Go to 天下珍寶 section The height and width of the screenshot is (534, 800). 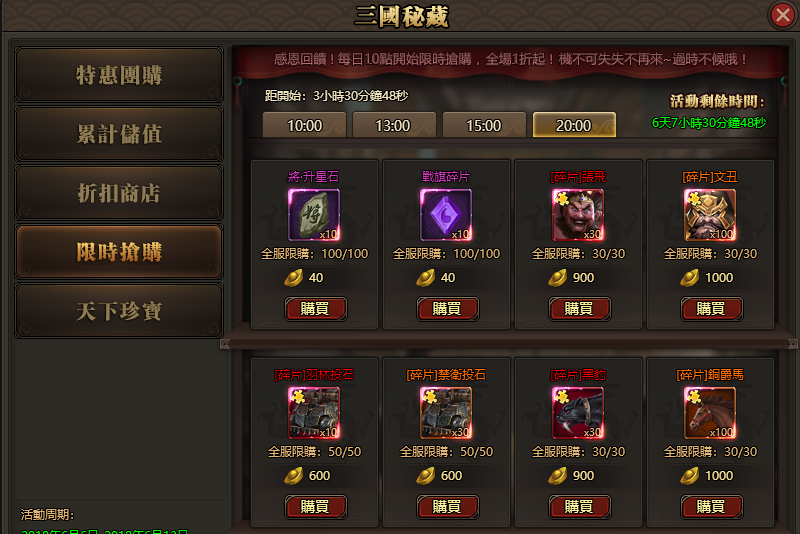tap(119, 311)
